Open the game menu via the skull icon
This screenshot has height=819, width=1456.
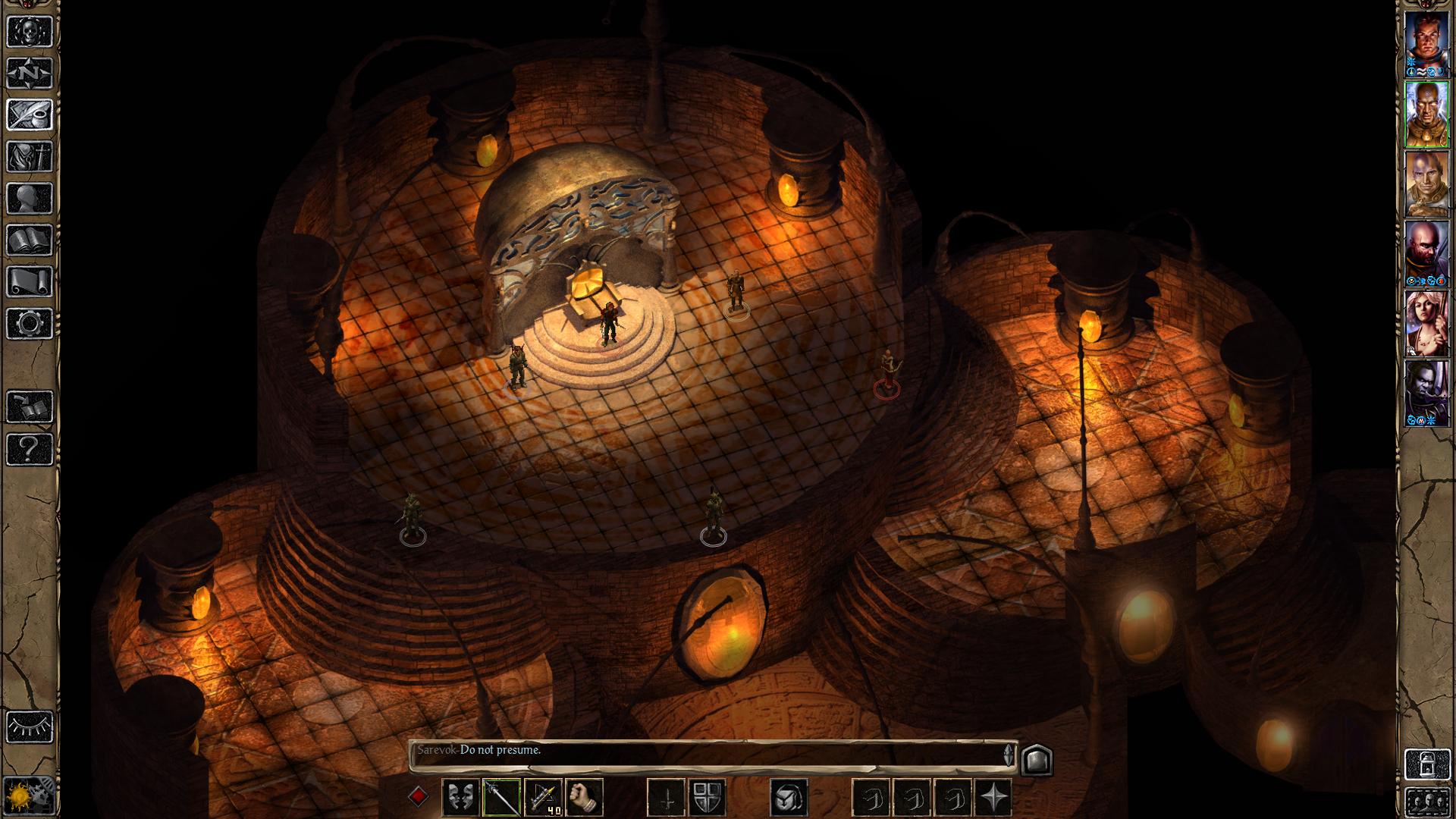28,32
